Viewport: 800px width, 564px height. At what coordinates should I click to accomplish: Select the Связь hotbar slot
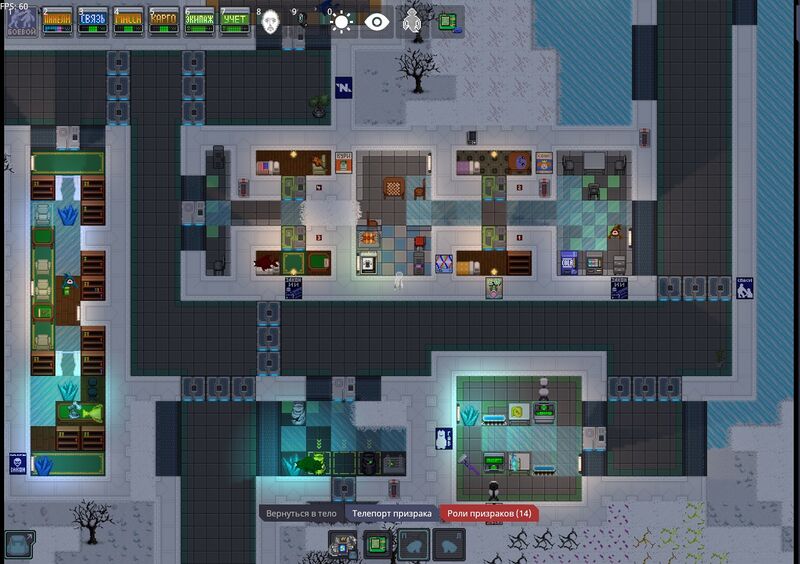(92, 21)
